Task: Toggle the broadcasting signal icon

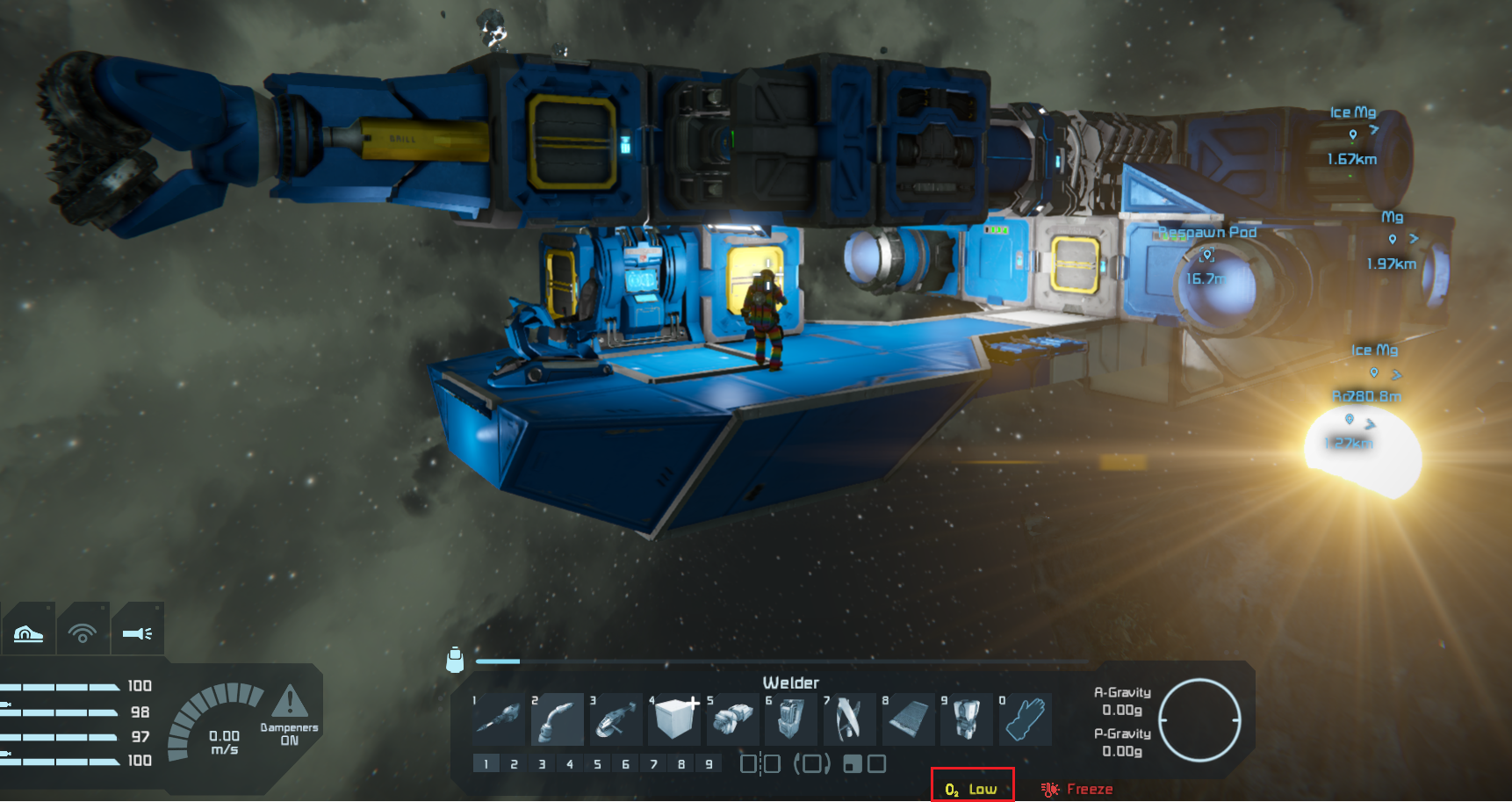Action: point(83,629)
